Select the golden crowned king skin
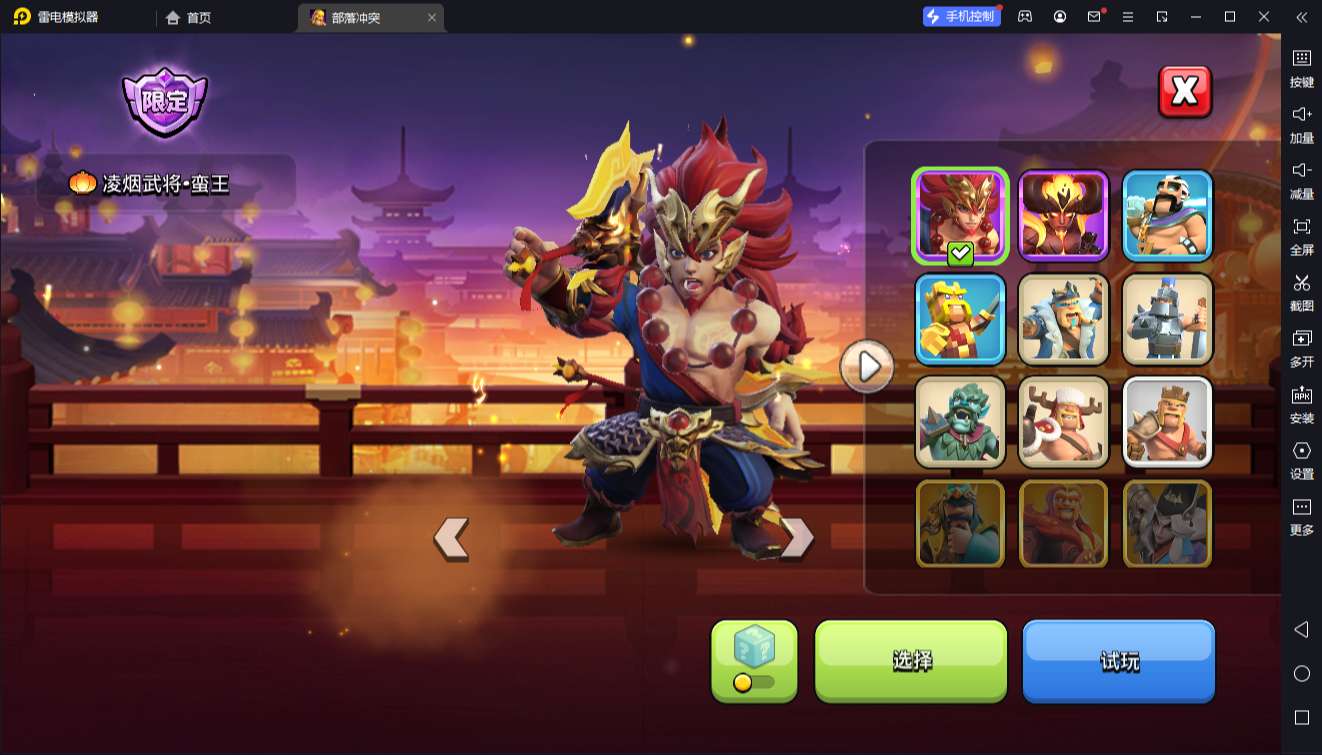 (x=960, y=318)
